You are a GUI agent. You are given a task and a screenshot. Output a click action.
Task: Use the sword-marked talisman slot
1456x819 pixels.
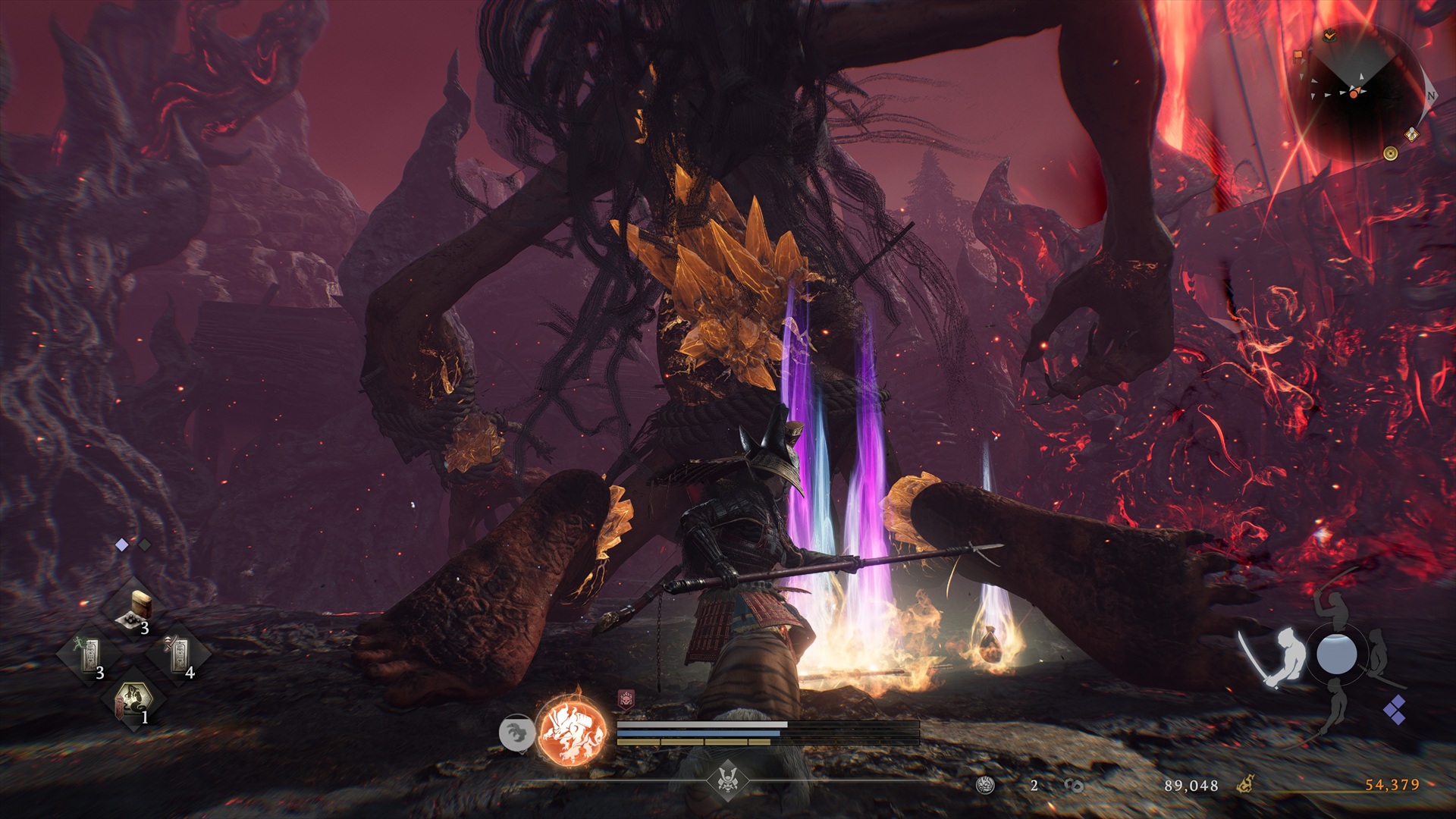(x=179, y=654)
